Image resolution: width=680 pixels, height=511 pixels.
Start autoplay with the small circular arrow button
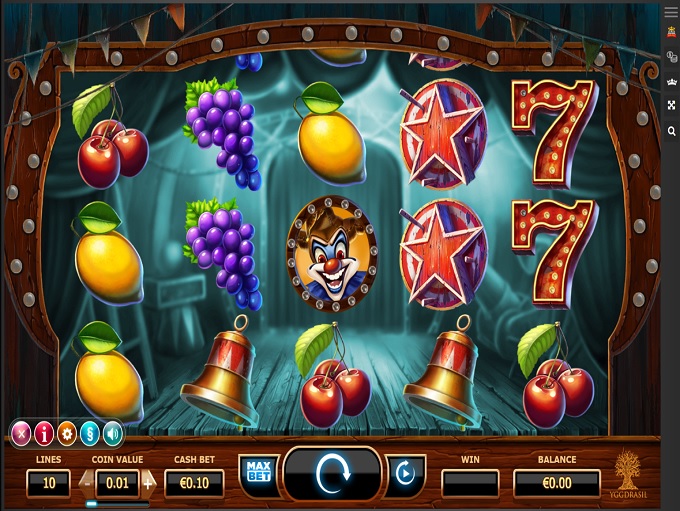click(x=405, y=473)
